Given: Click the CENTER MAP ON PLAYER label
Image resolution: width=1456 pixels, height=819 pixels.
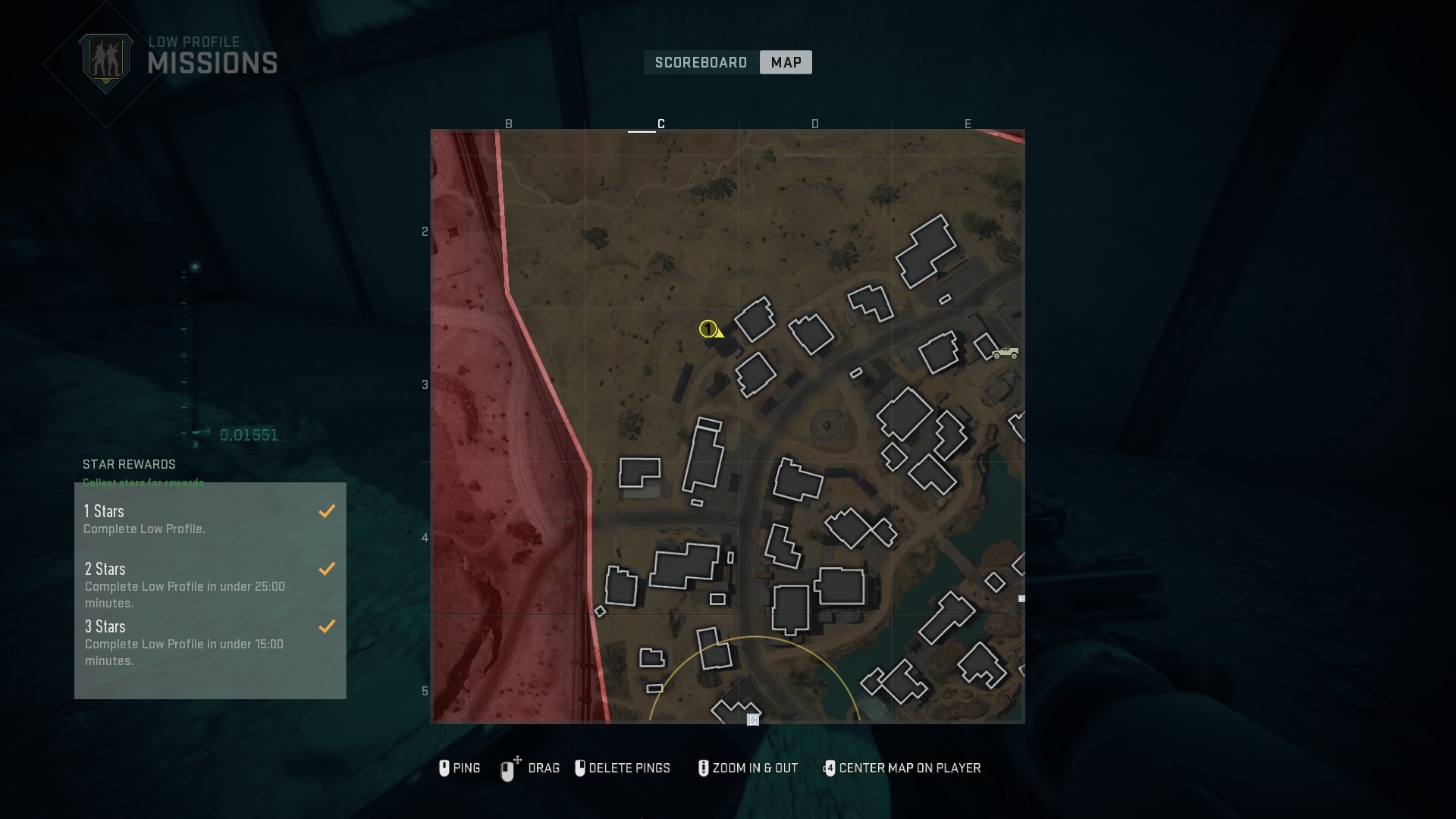Looking at the screenshot, I should tap(911, 768).
